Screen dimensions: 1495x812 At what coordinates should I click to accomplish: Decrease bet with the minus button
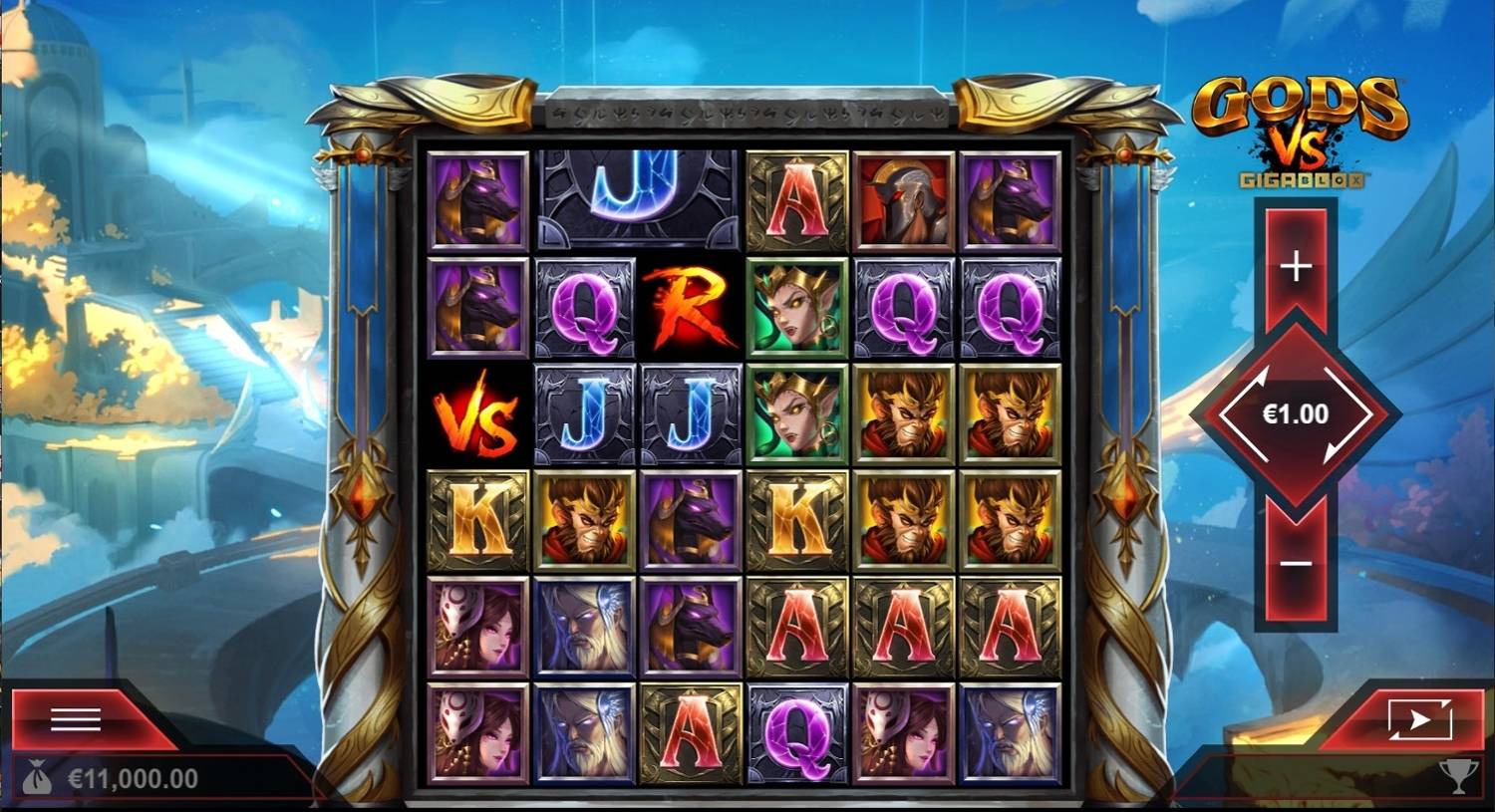coord(1295,563)
